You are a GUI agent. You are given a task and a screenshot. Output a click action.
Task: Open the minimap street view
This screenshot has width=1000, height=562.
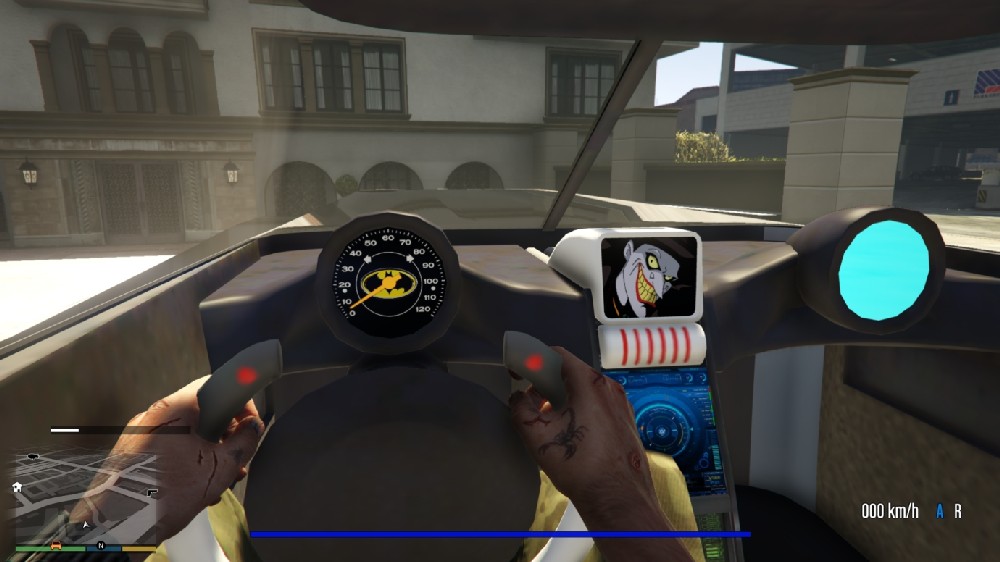tap(85, 497)
